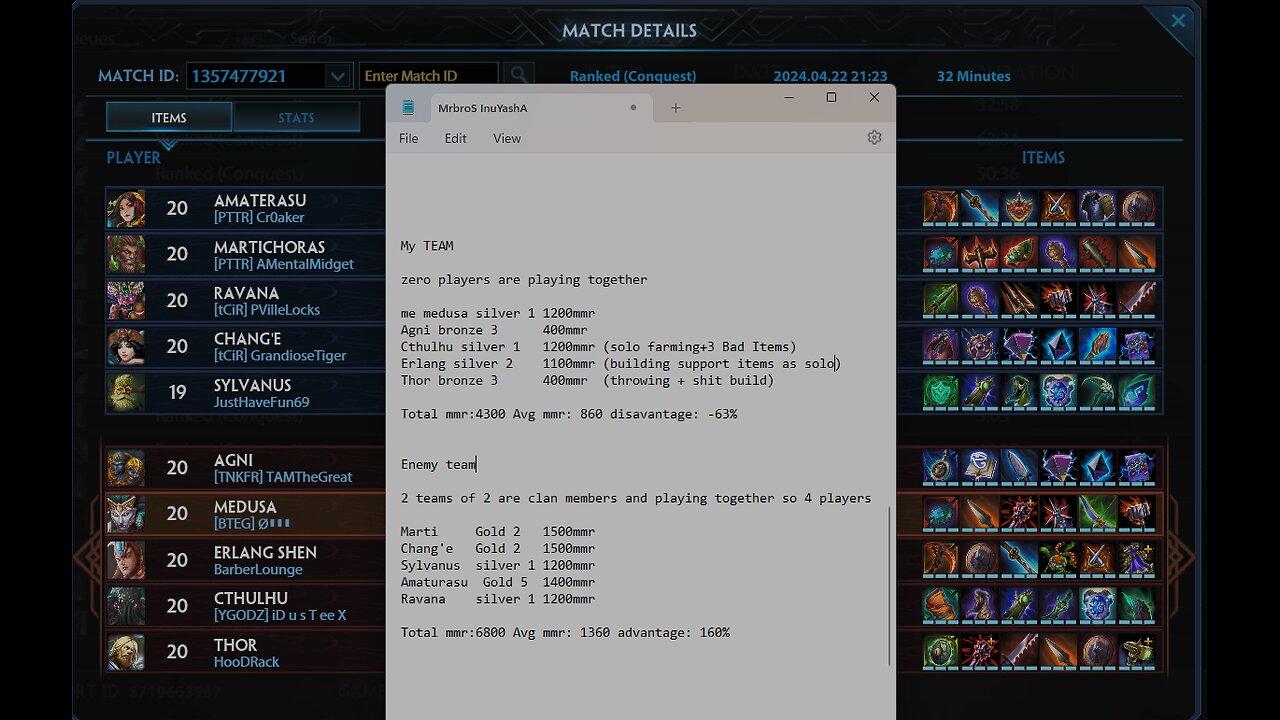
Task: Switch to the STATS tab
Action: pos(297,116)
